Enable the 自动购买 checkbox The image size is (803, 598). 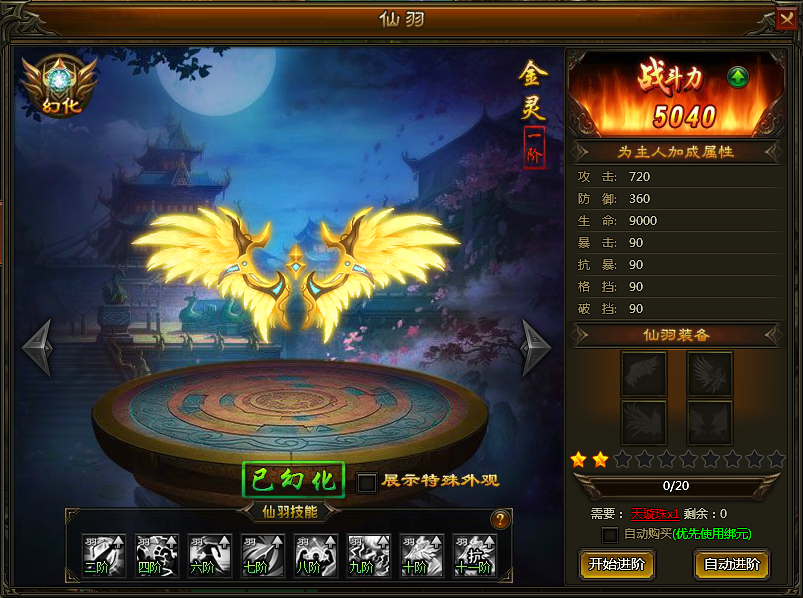click(x=609, y=535)
